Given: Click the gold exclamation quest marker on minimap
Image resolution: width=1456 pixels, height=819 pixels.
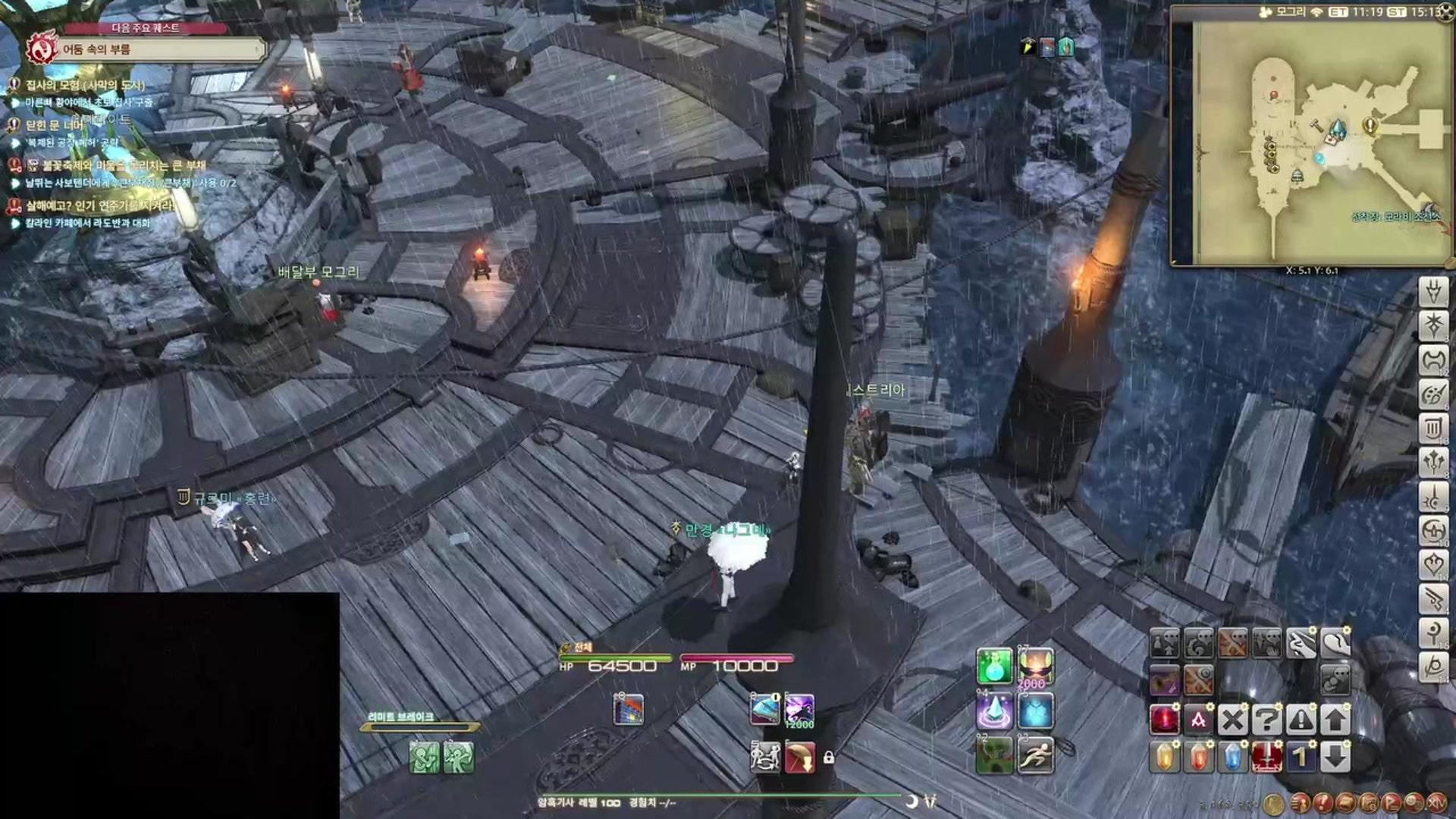Looking at the screenshot, I should tap(1370, 124).
